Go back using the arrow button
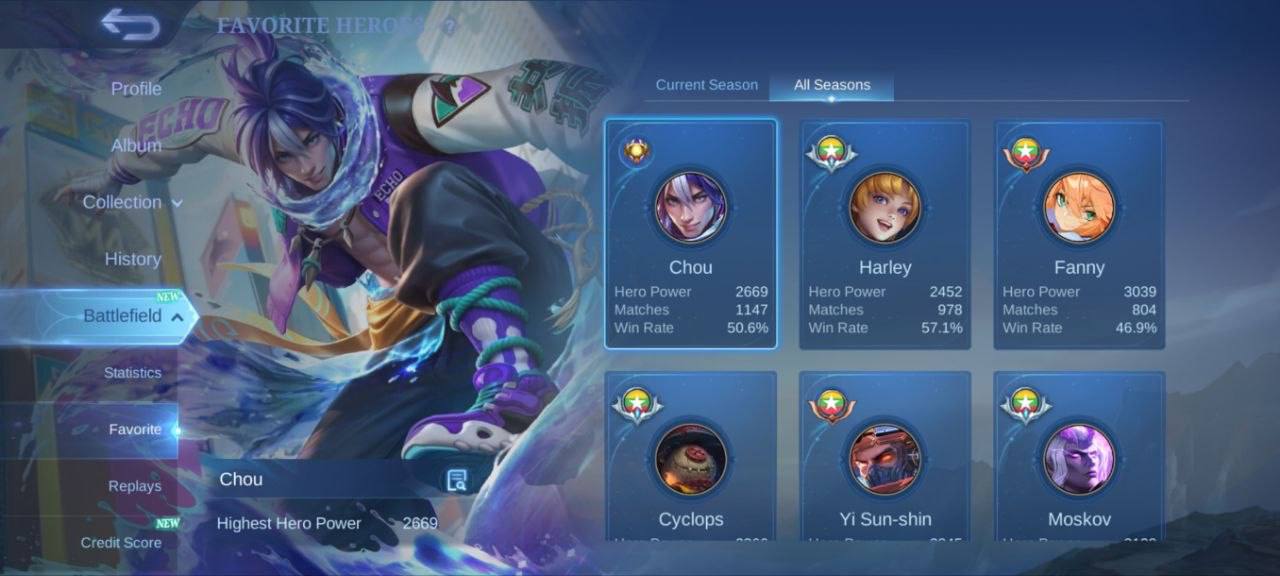This screenshot has height=576, width=1280. click(x=130, y=25)
